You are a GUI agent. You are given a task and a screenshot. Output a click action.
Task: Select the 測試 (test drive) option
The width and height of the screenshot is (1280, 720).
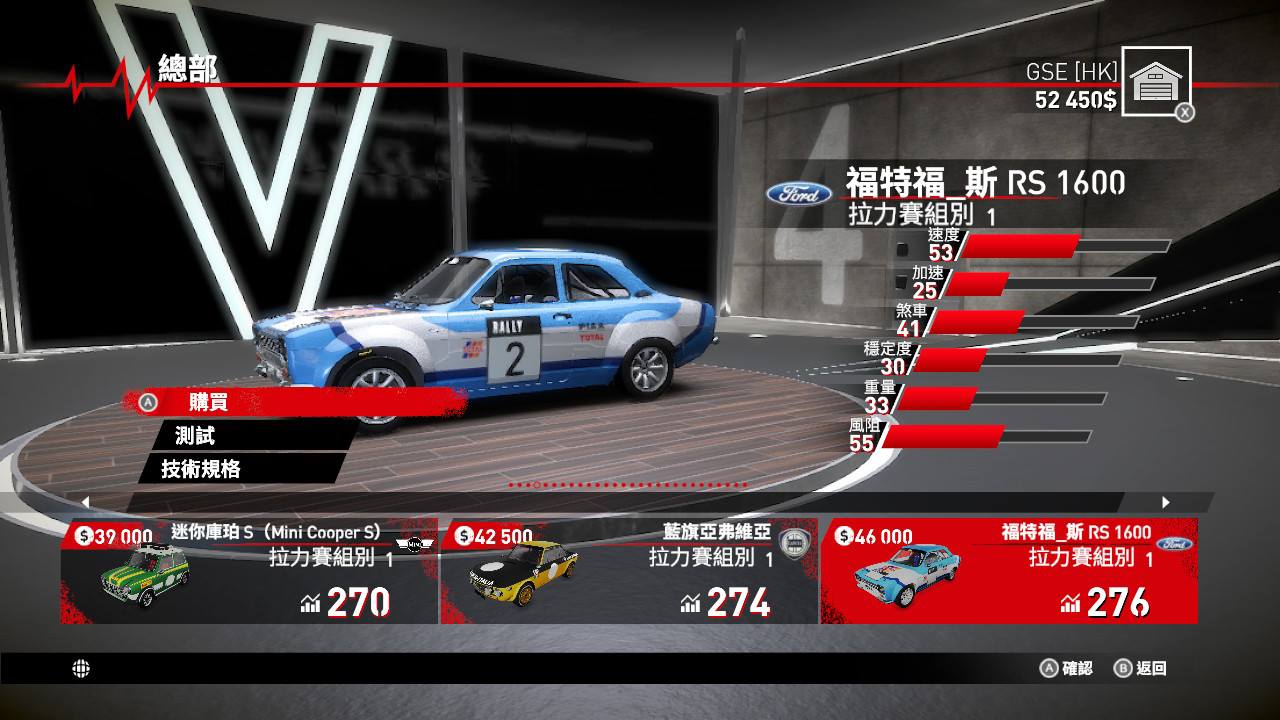click(x=195, y=435)
